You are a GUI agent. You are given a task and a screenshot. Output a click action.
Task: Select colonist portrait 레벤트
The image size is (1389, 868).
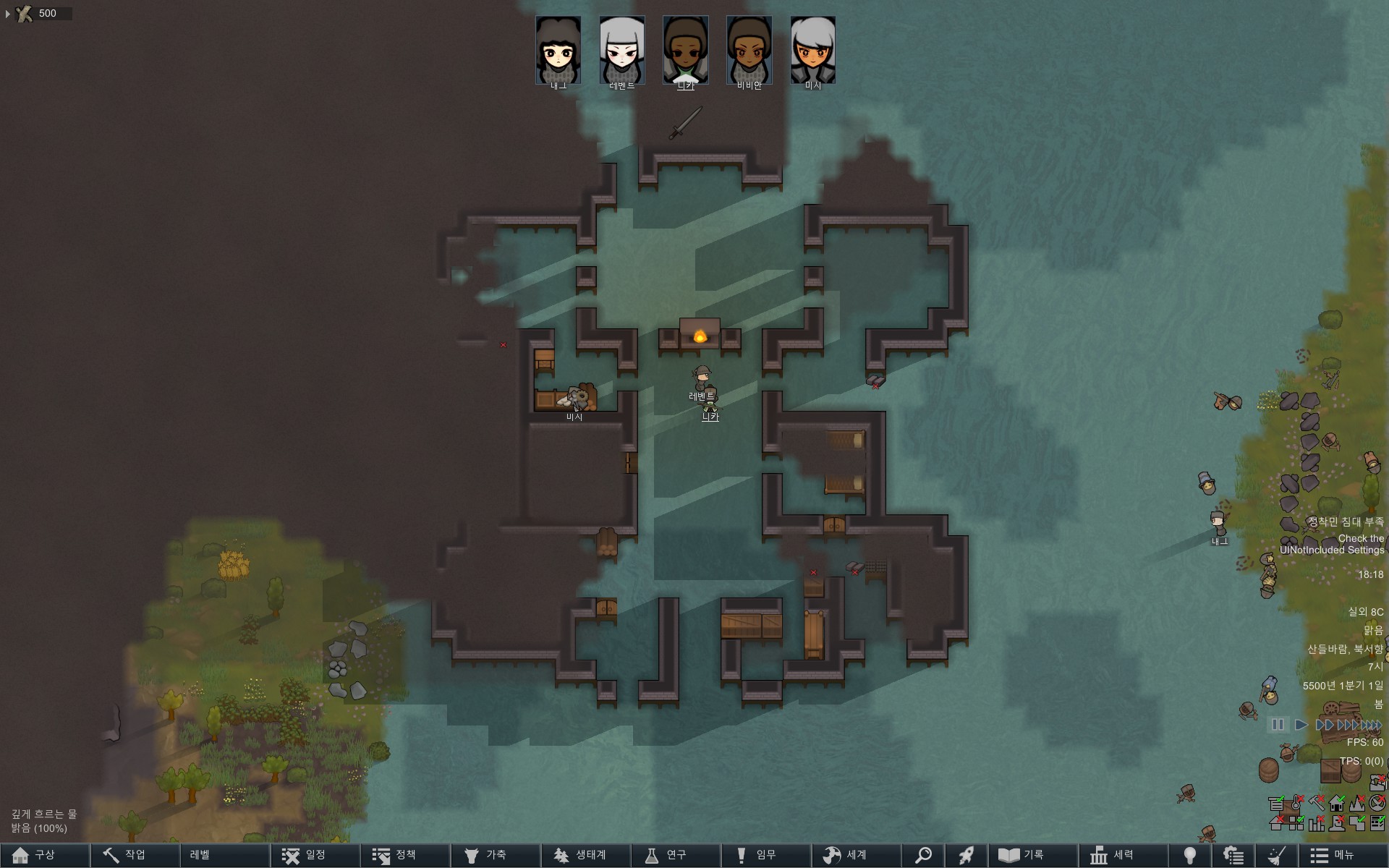coord(621,51)
